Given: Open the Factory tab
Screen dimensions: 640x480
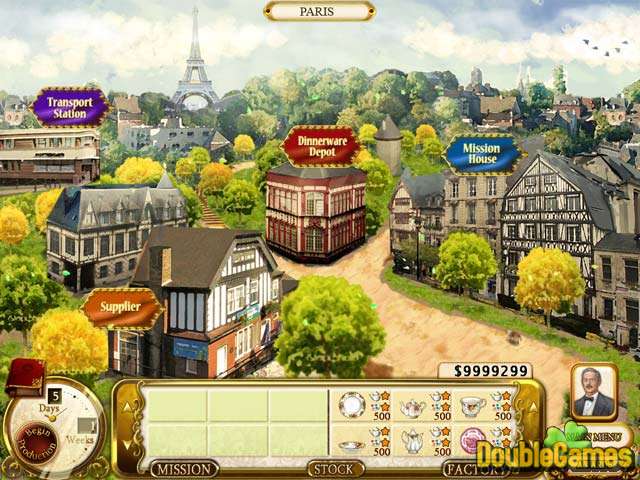Looking at the screenshot, I should tap(469, 468).
